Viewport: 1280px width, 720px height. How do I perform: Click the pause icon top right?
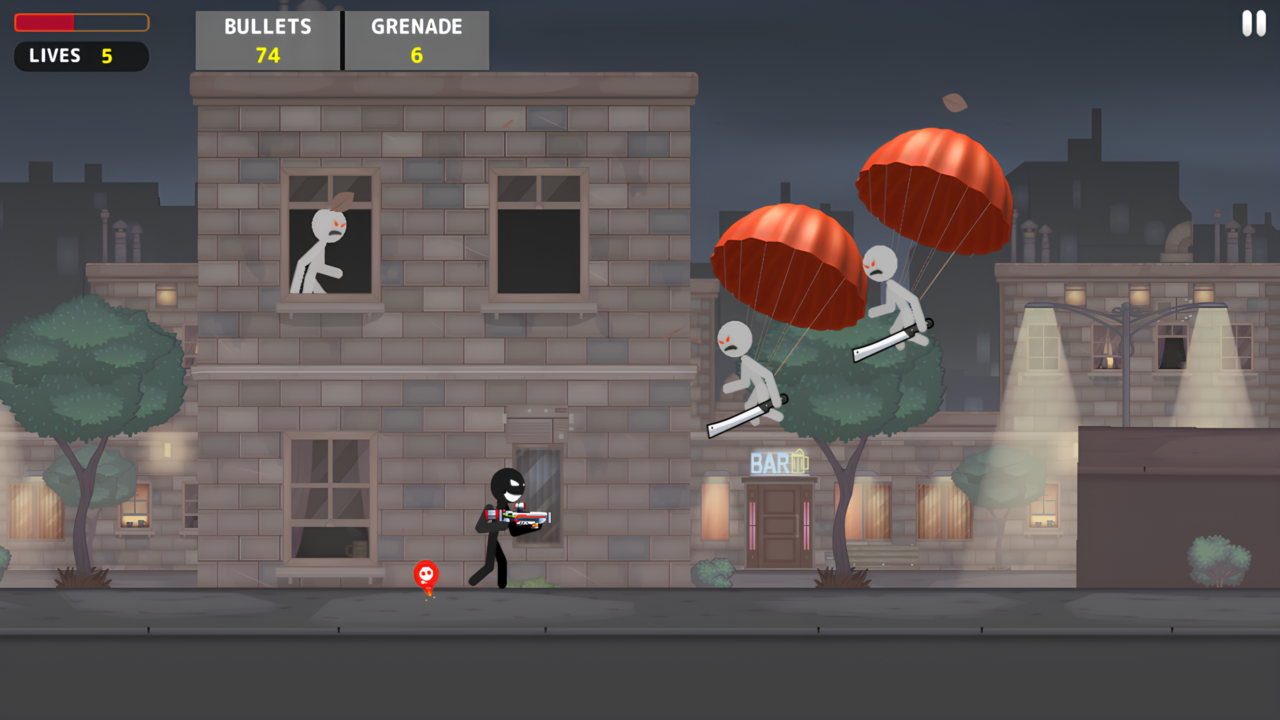click(x=1253, y=22)
